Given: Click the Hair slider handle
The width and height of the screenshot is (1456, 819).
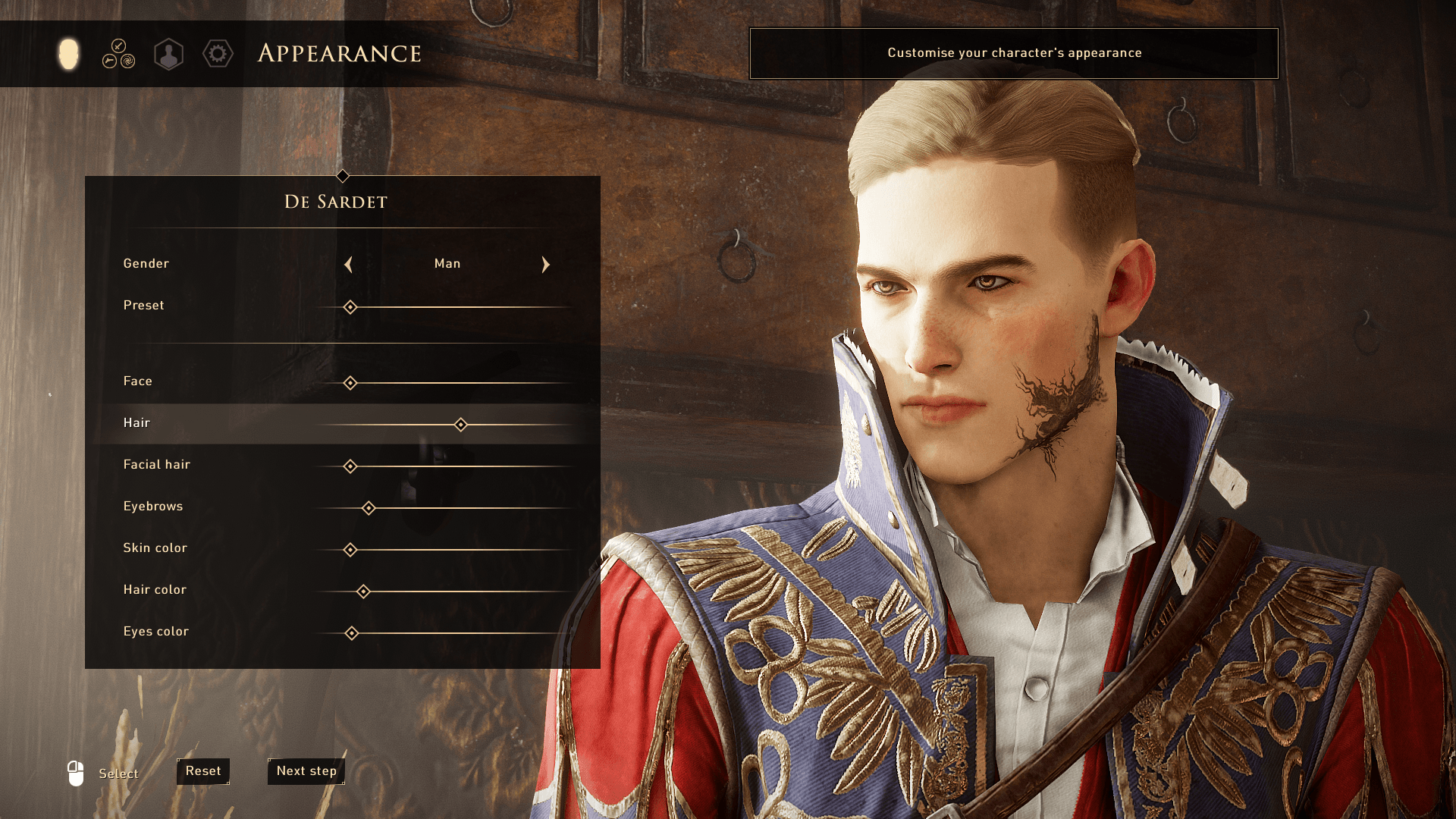Looking at the screenshot, I should (460, 425).
